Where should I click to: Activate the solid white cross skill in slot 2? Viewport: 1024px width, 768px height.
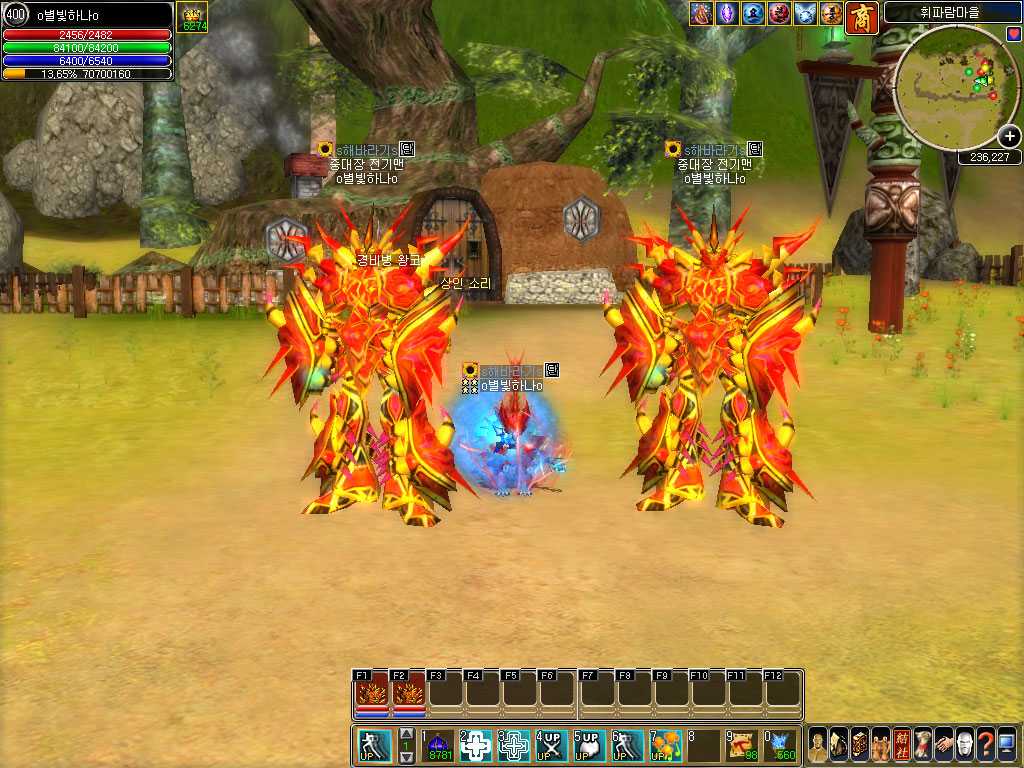[x=477, y=745]
